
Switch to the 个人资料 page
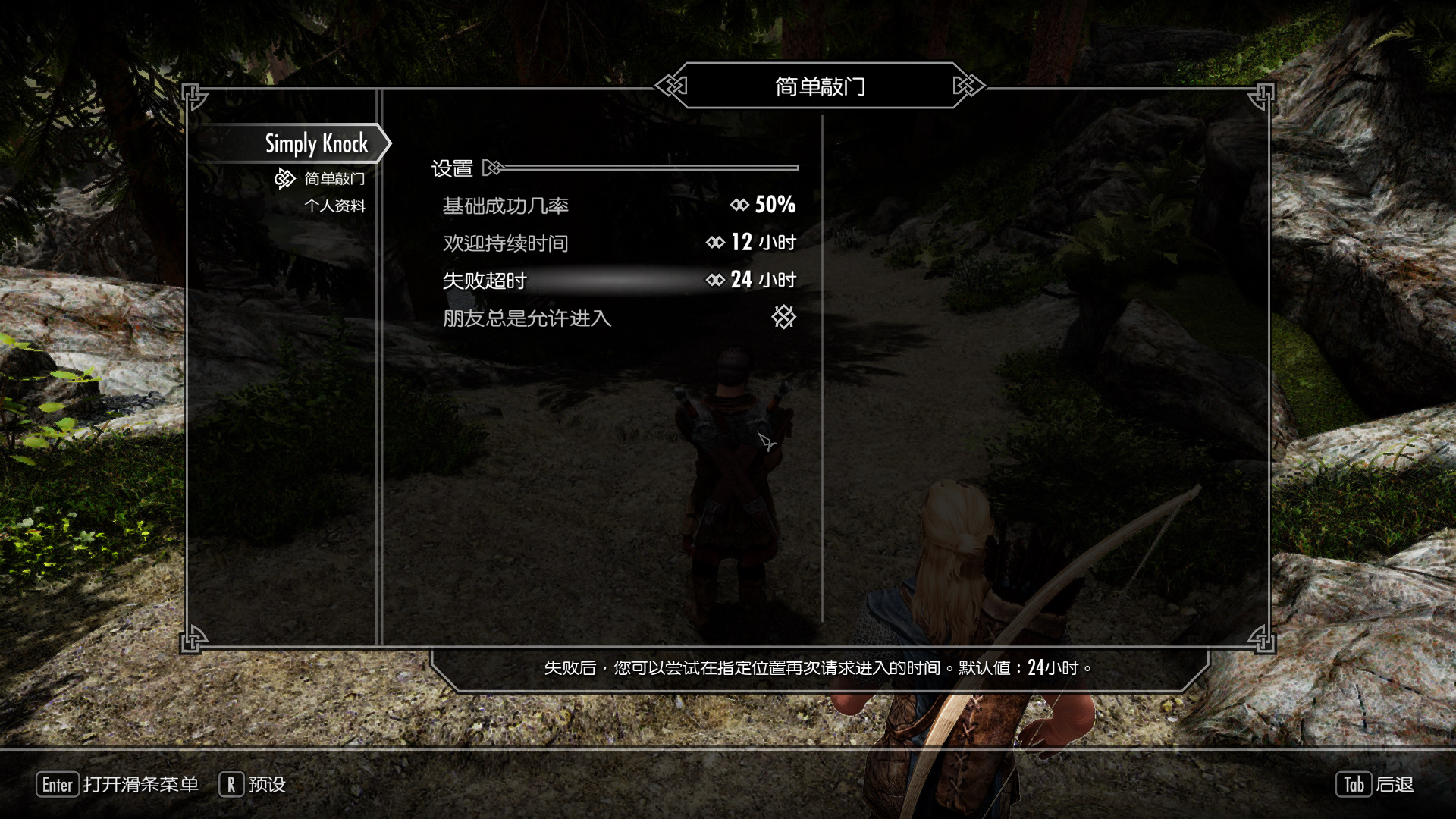point(334,206)
